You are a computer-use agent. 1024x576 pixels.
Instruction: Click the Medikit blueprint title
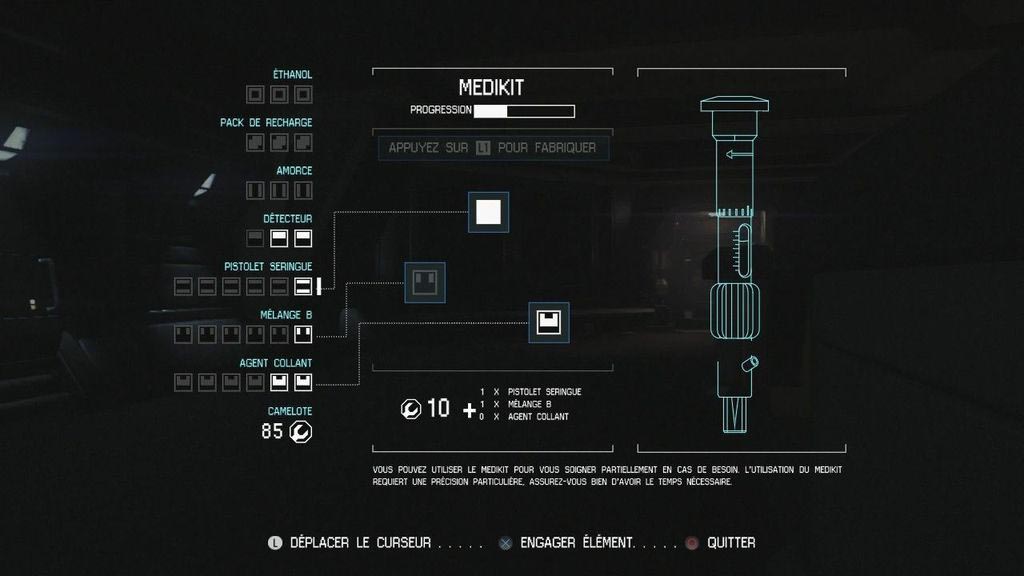492,88
